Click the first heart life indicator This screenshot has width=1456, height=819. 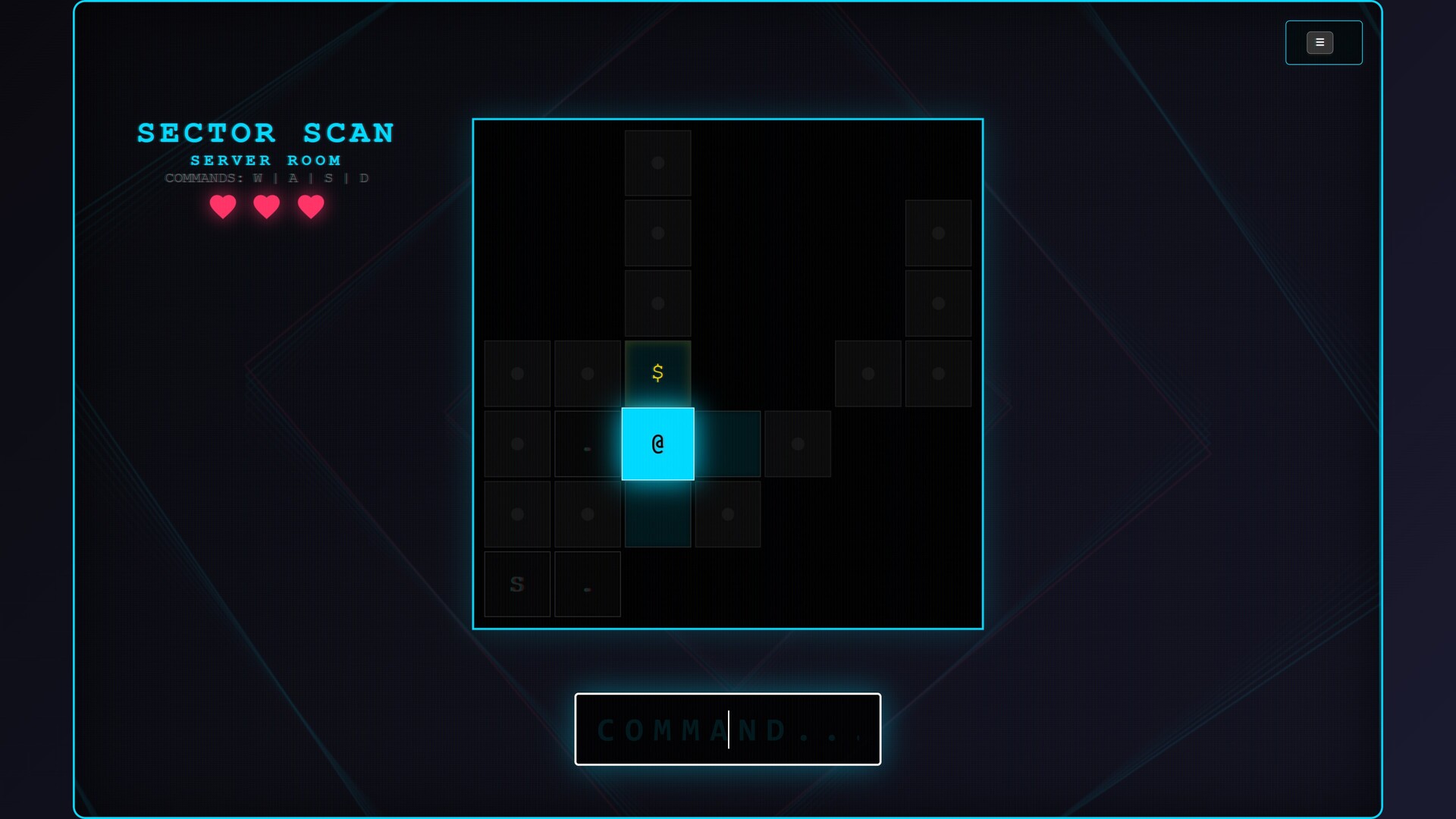click(222, 207)
